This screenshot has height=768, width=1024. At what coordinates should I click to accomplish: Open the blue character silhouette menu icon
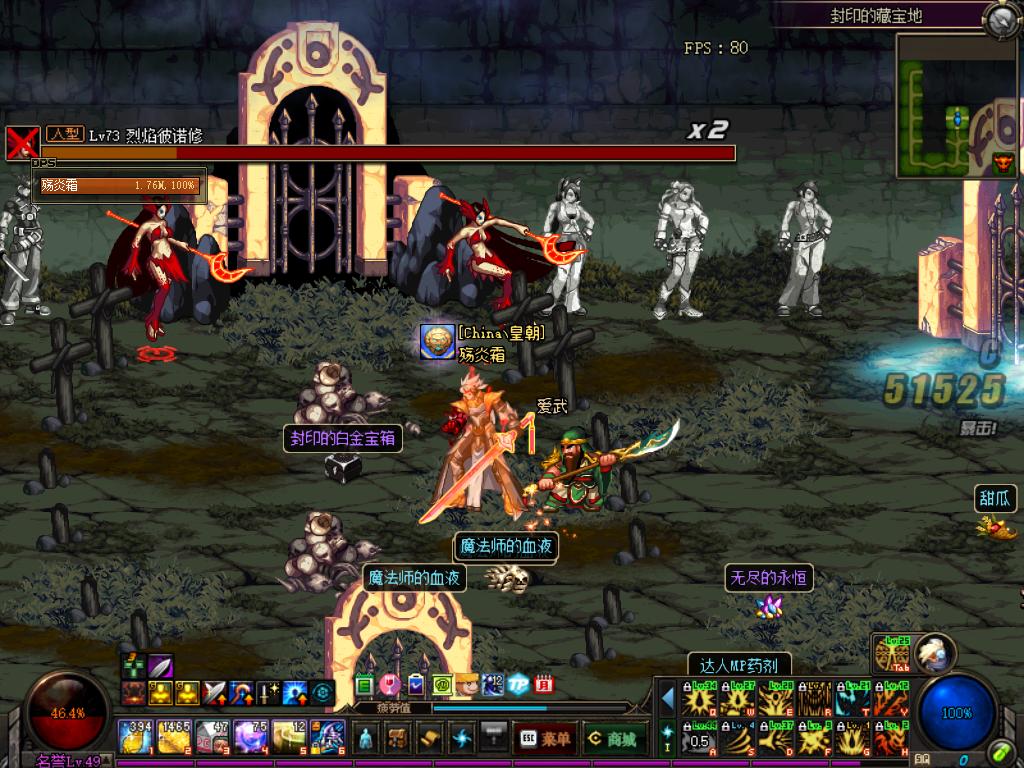click(367, 738)
